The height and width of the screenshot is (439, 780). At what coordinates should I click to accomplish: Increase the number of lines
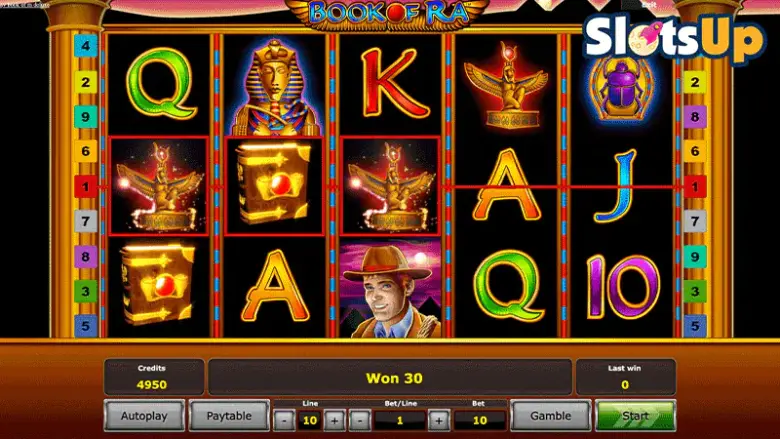tap(334, 420)
